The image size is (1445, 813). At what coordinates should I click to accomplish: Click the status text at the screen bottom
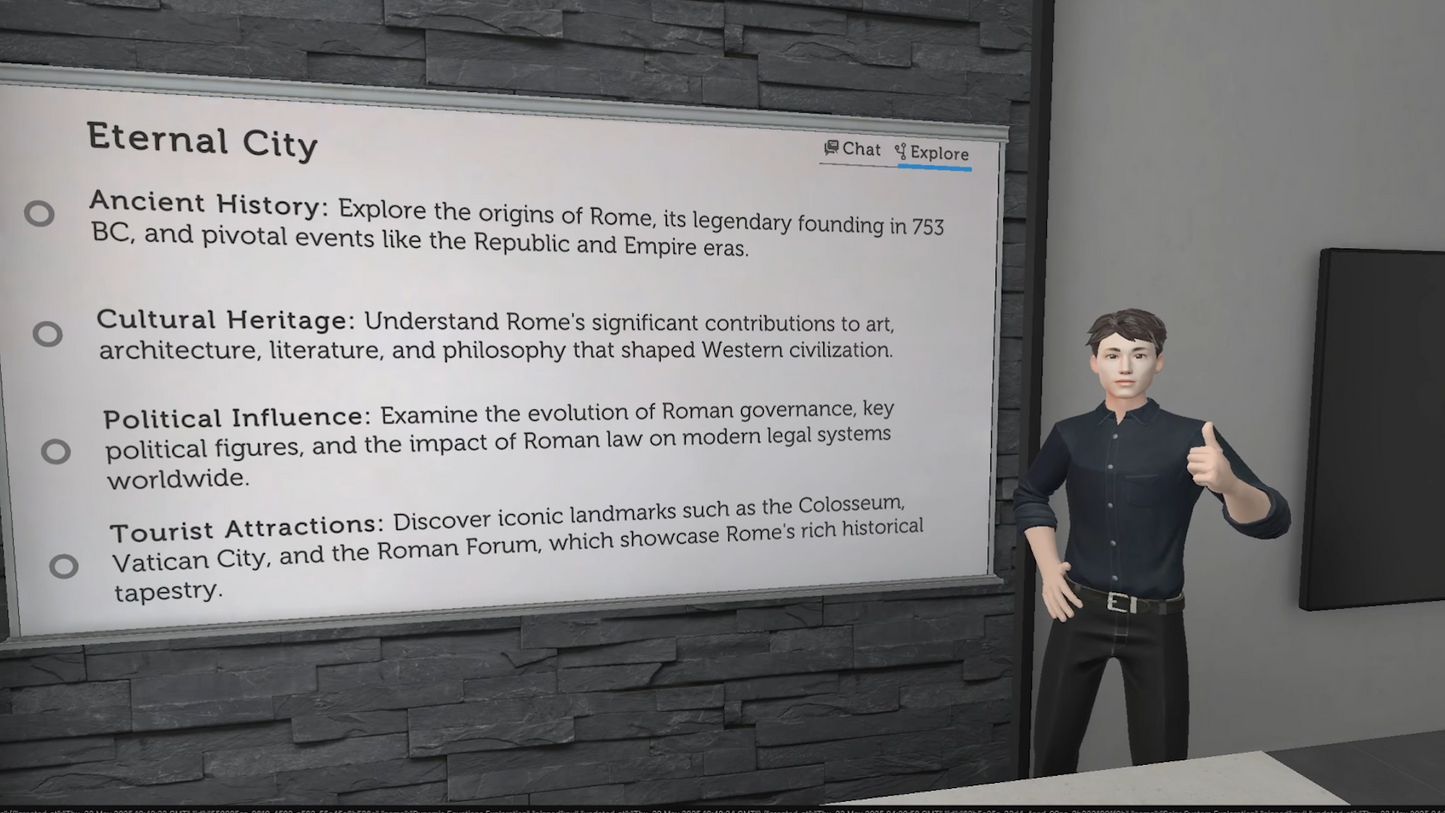coord(400,806)
